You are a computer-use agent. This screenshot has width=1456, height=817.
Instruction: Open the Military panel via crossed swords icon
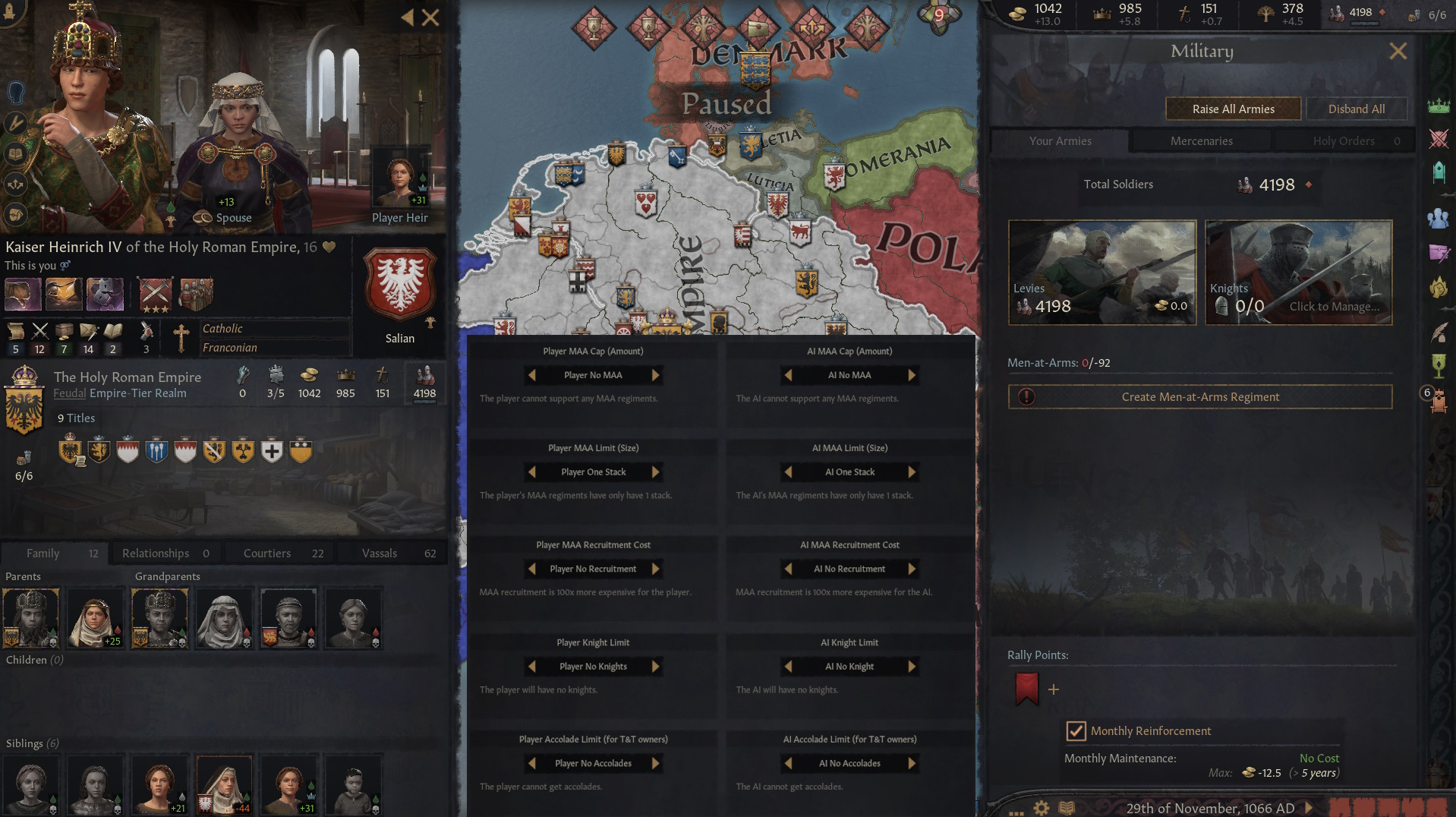coord(1439,140)
